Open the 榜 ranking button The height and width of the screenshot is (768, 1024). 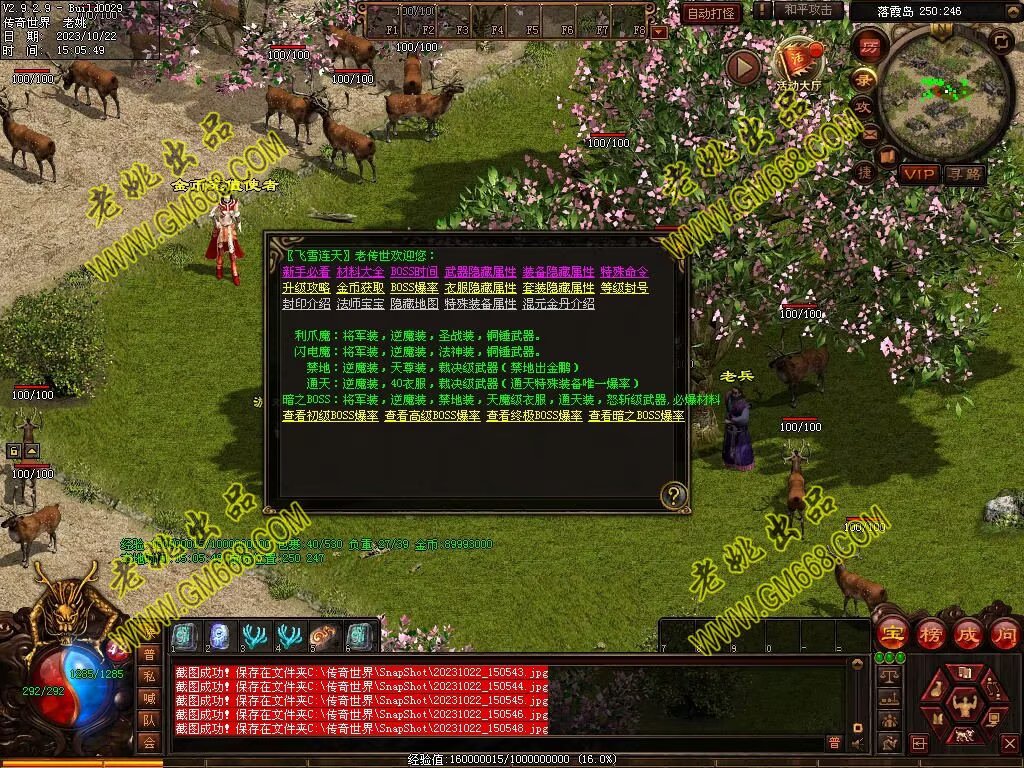pyautogui.click(x=930, y=633)
